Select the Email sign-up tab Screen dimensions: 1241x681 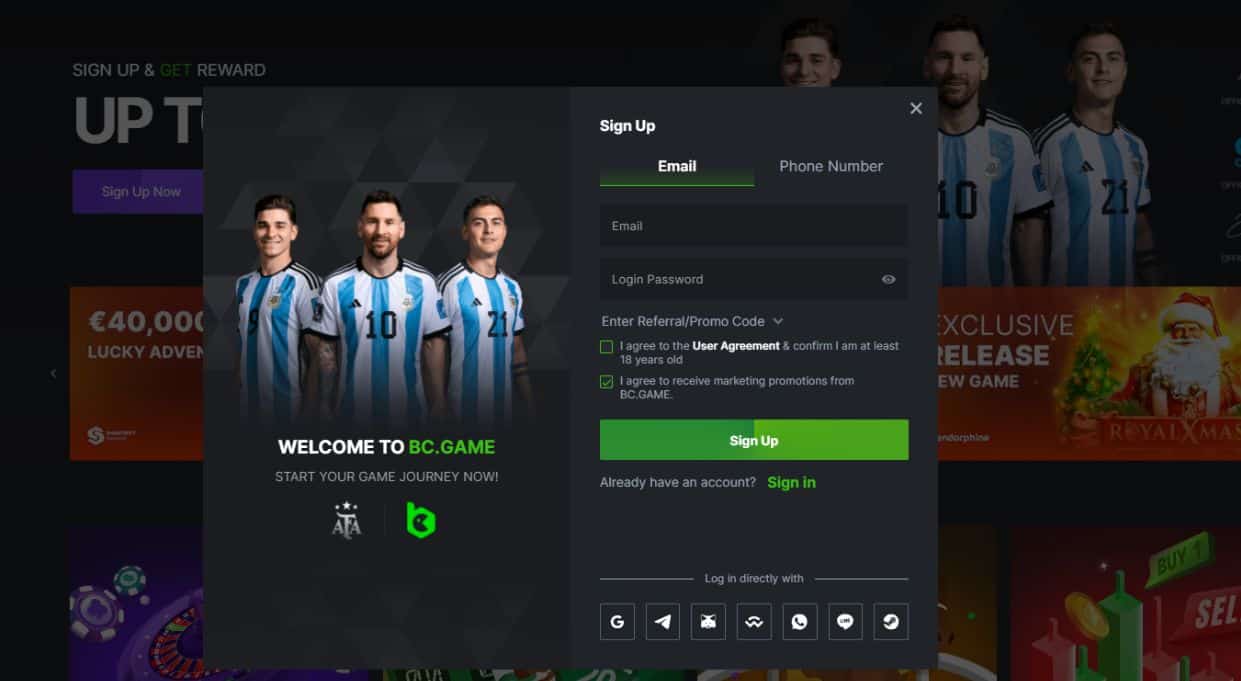677,167
